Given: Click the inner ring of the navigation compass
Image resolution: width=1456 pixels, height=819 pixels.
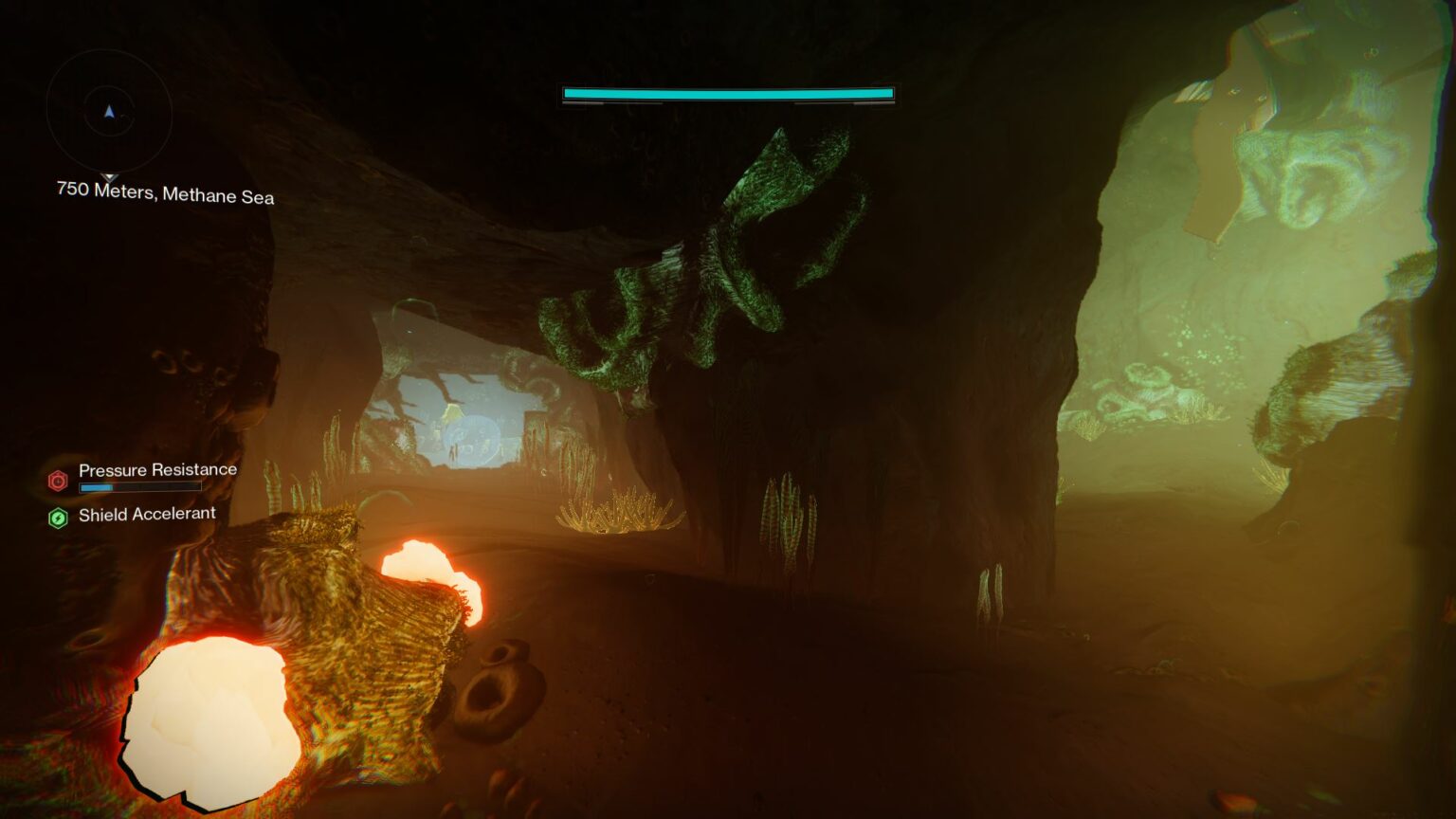Looking at the screenshot, I should click(x=110, y=109).
